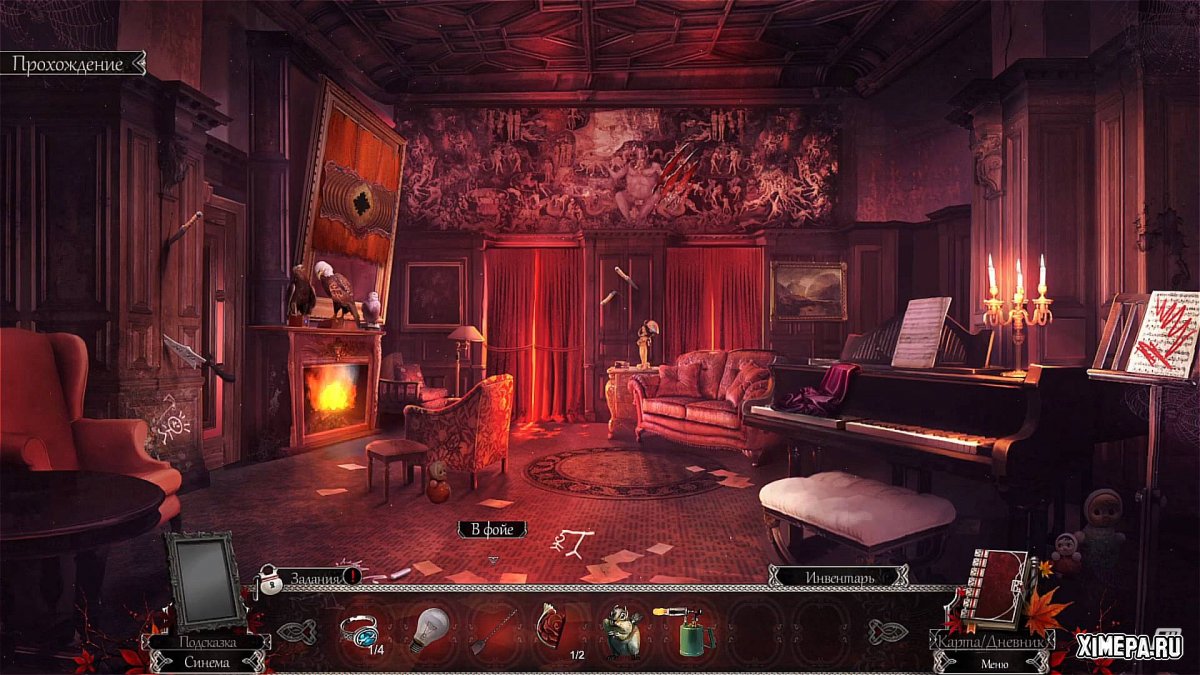This screenshot has height=675, width=1200.
Task: Select the squirrel figurine in inventory
Action: click(620, 632)
